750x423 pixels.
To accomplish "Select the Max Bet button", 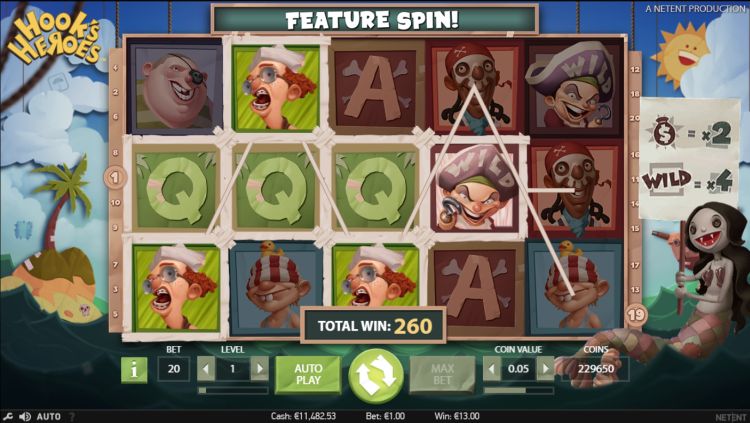I will click(441, 374).
